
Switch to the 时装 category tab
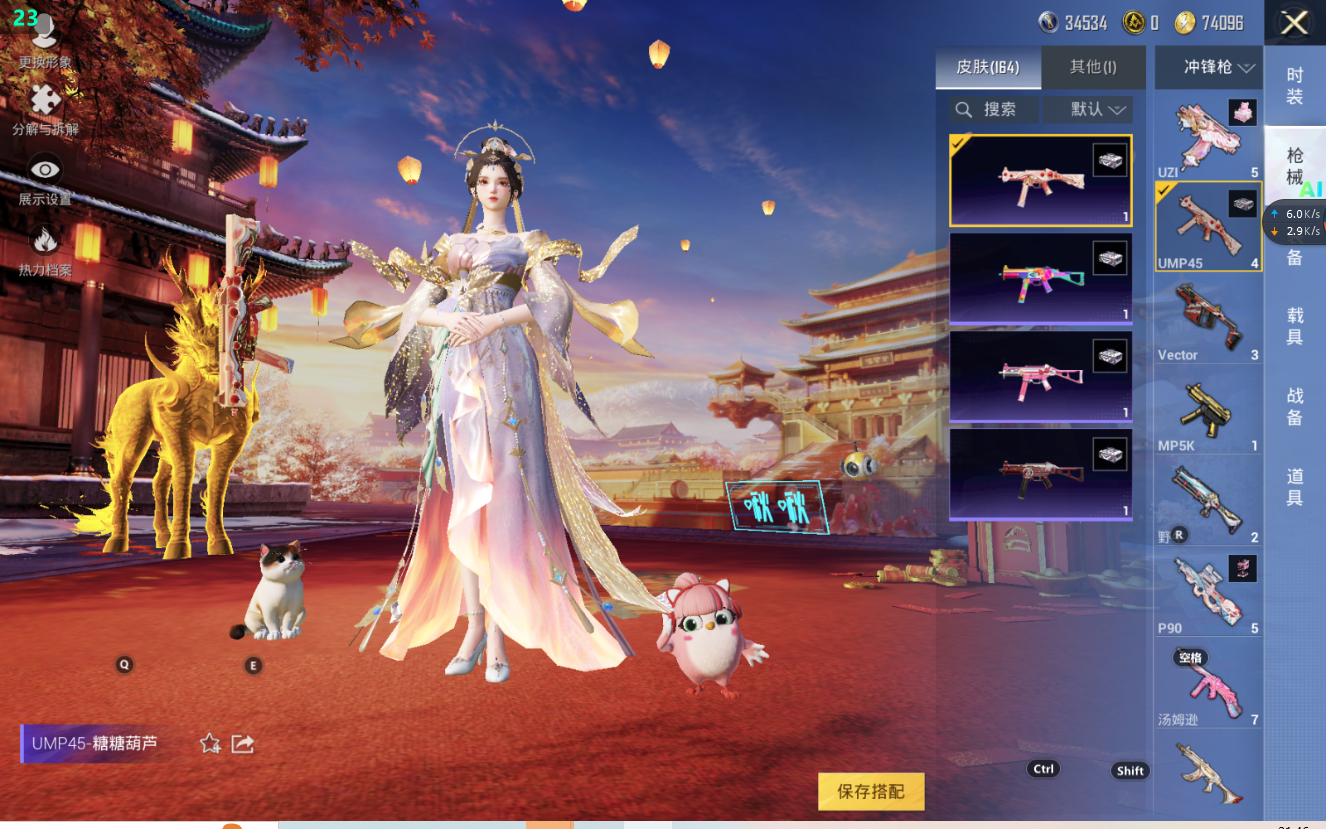pos(1295,86)
